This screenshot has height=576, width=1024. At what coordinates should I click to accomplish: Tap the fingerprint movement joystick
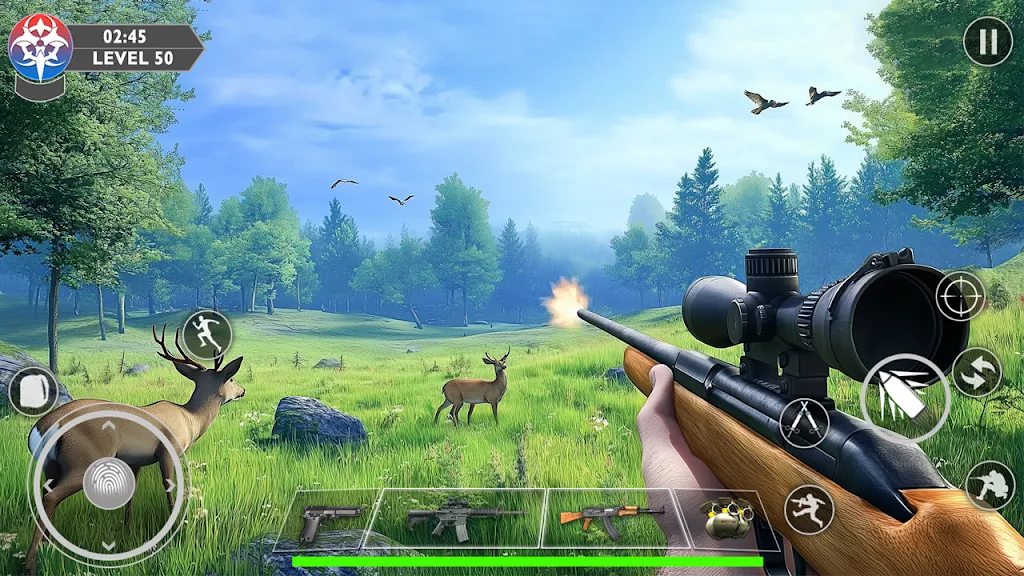pyautogui.click(x=108, y=485)
